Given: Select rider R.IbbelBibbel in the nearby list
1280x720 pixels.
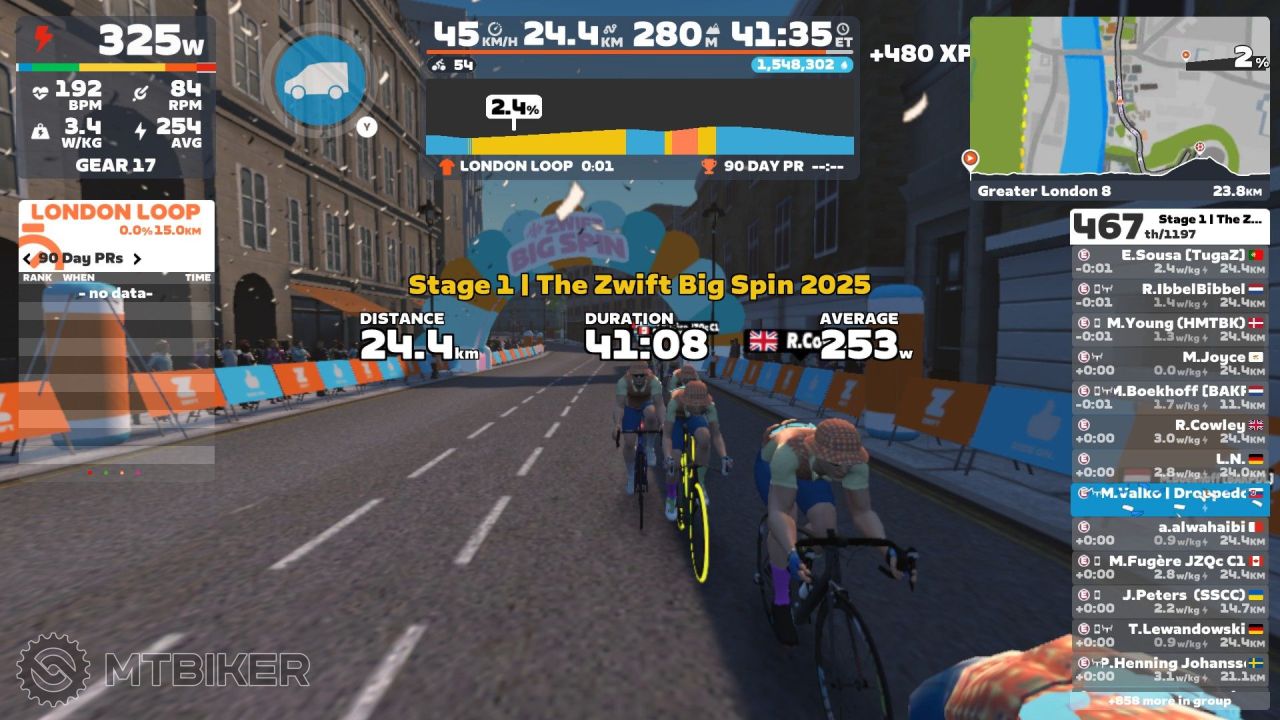Looking at the screenshot, I should (1169, 296).
